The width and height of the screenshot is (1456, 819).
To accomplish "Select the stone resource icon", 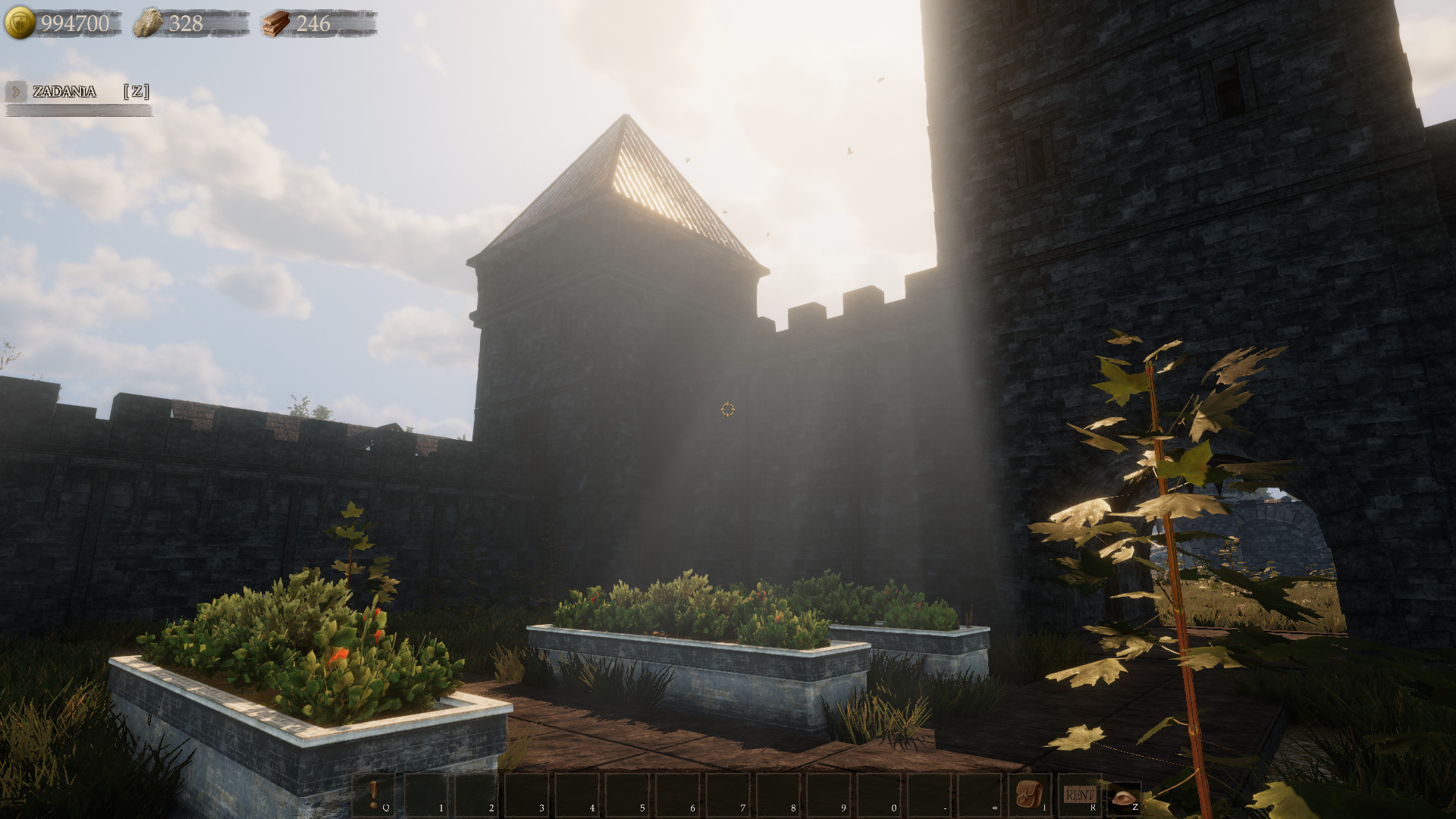I will (149, 23).
